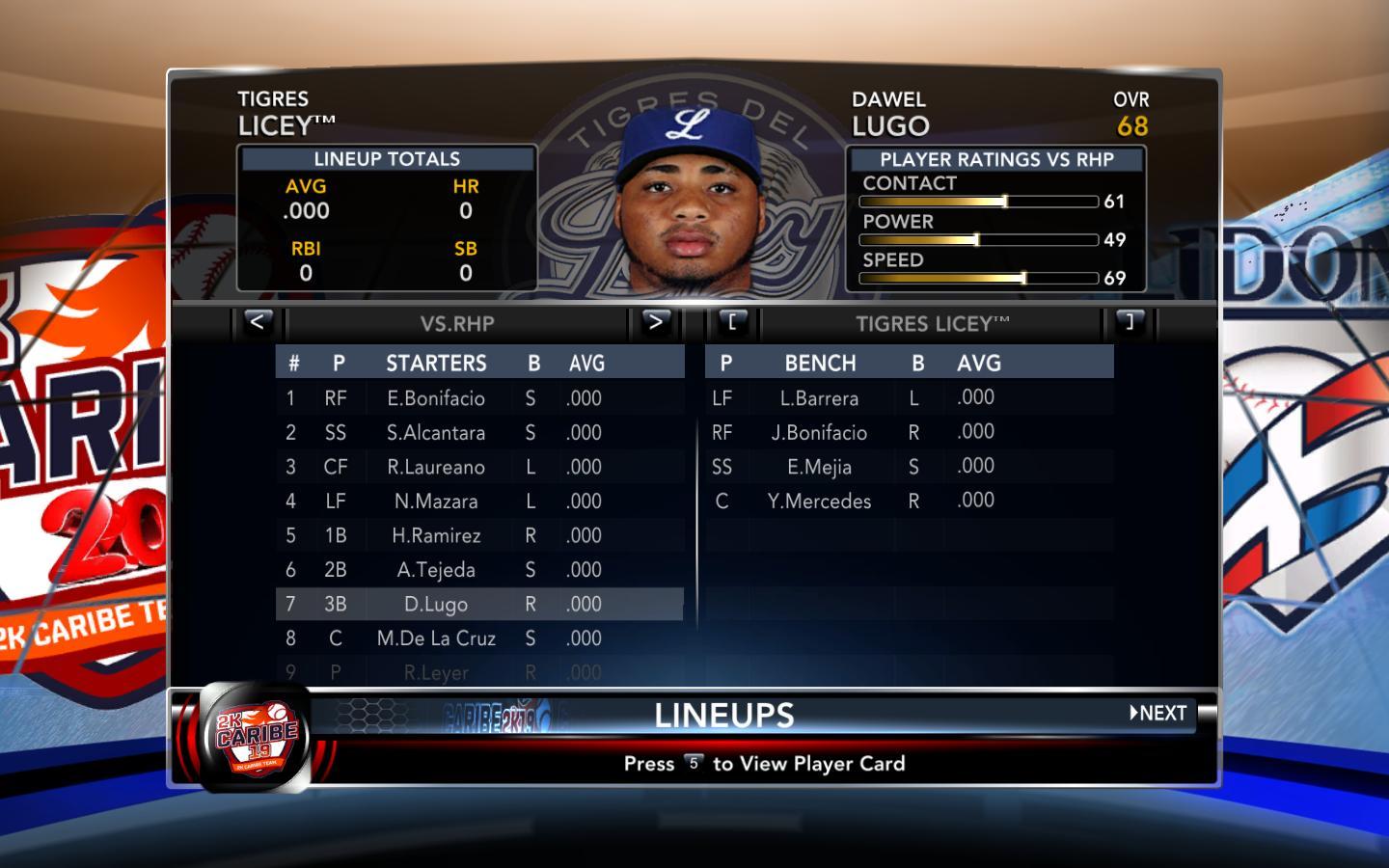The image size is (1389, 868).
Task: Choose A.Tejeda in batting order
Action: coord(436,570)
